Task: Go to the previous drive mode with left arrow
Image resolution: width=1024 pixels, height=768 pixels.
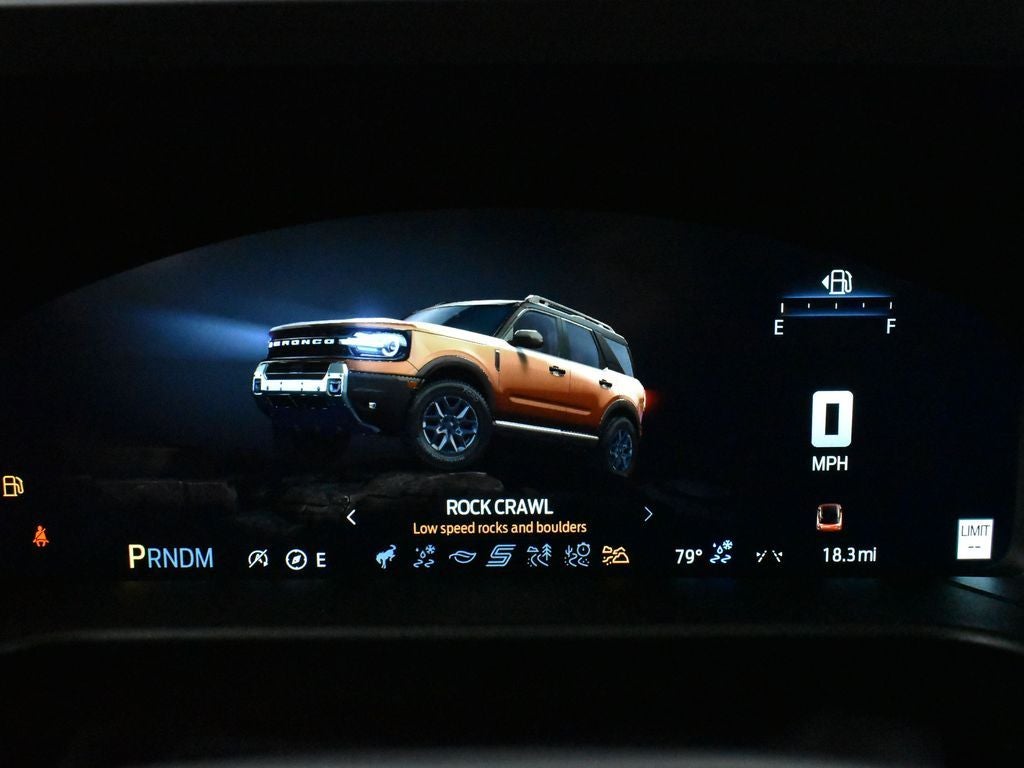Action: pyautogui.click(x=351, y=516)
